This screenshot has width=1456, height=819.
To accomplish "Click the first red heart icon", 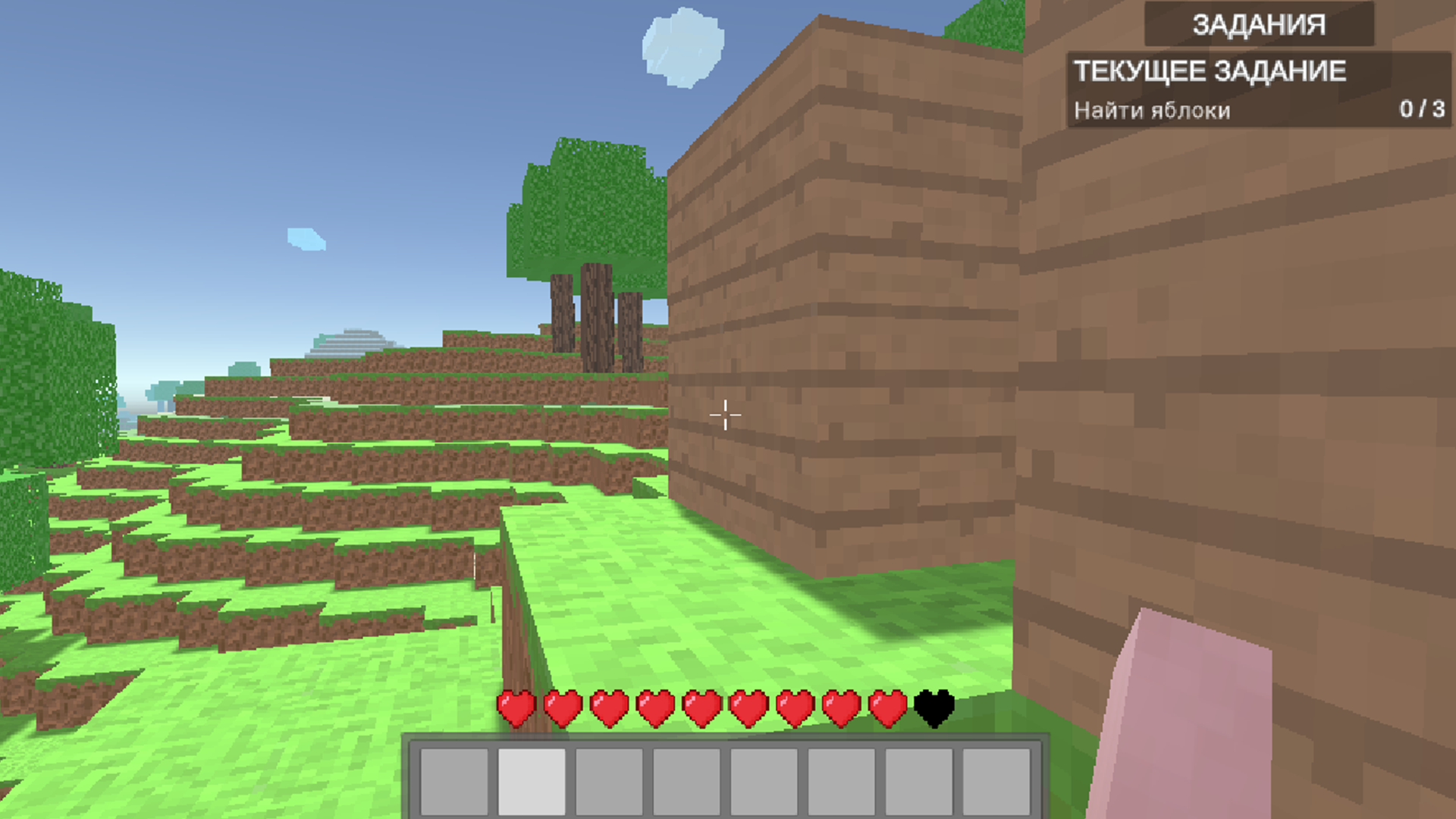I will pyautogui.click(x=516, y=707).
